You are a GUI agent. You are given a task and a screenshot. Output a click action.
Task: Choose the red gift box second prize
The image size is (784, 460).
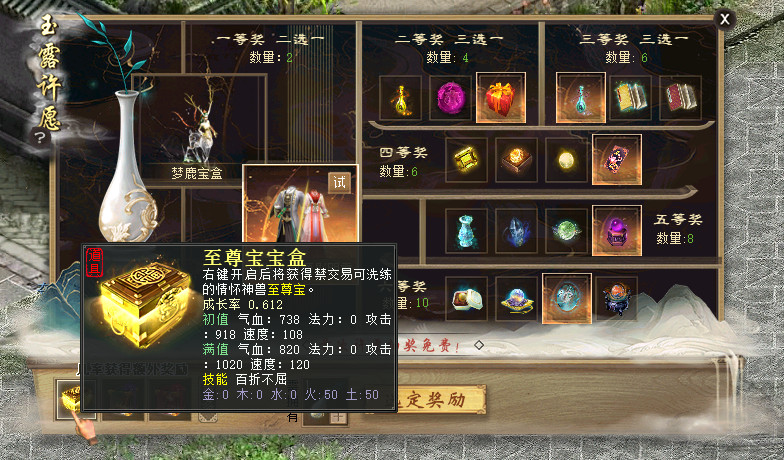(x=501, y=97)
